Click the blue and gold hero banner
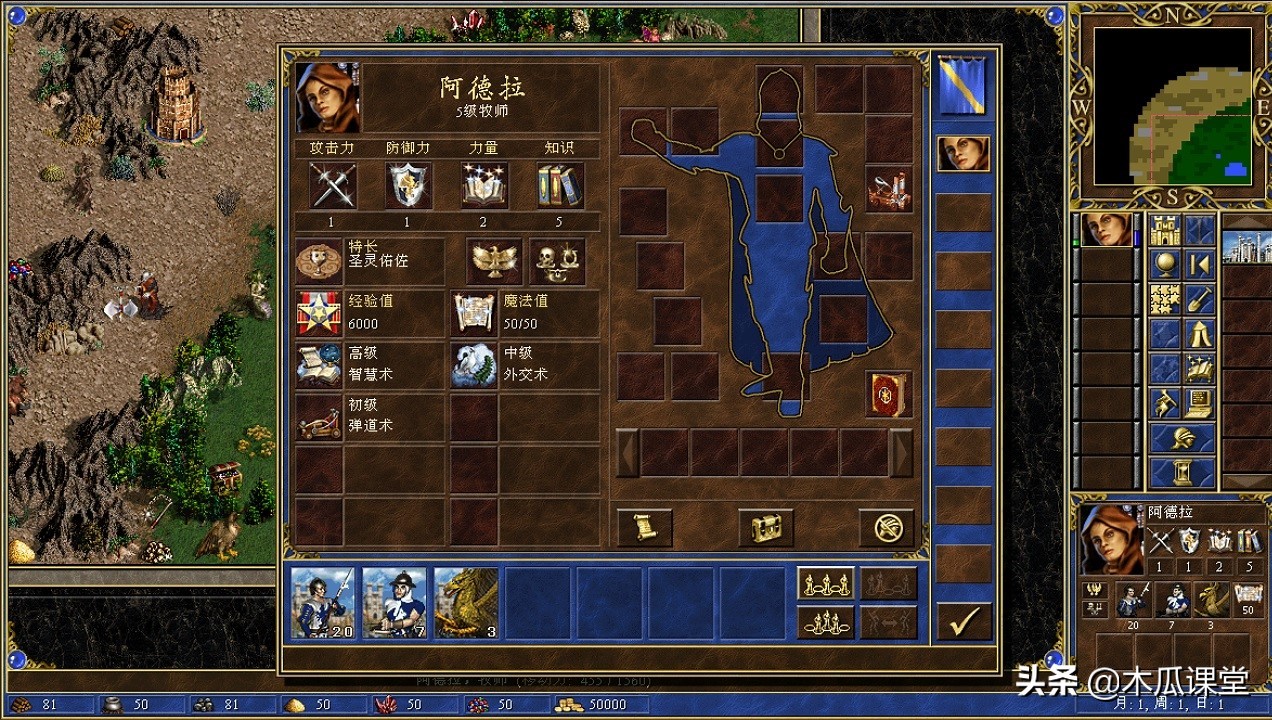 coord(963,87)
